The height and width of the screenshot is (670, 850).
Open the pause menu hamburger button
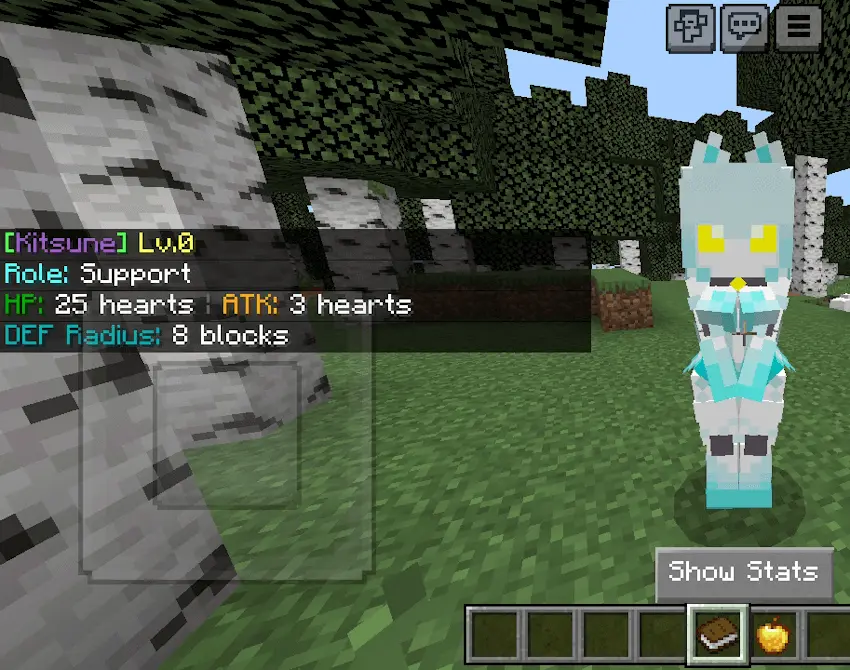coord(798,27)
